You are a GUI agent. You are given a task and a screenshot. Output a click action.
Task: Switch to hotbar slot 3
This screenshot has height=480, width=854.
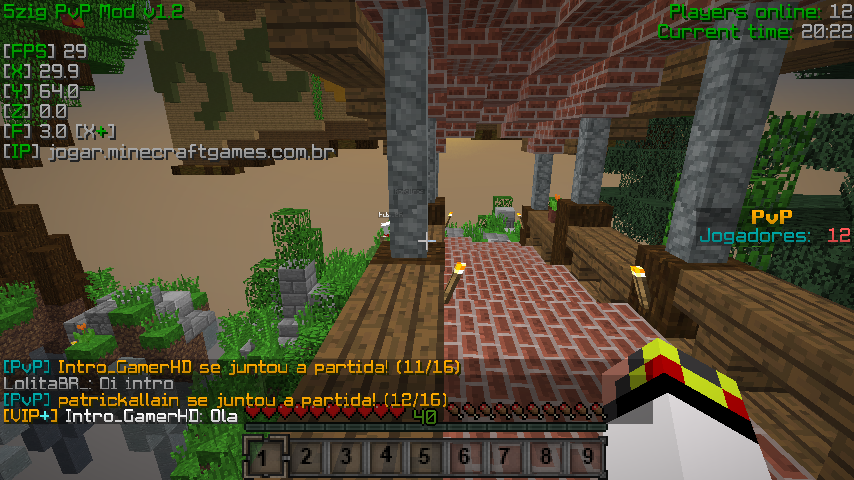344,459
